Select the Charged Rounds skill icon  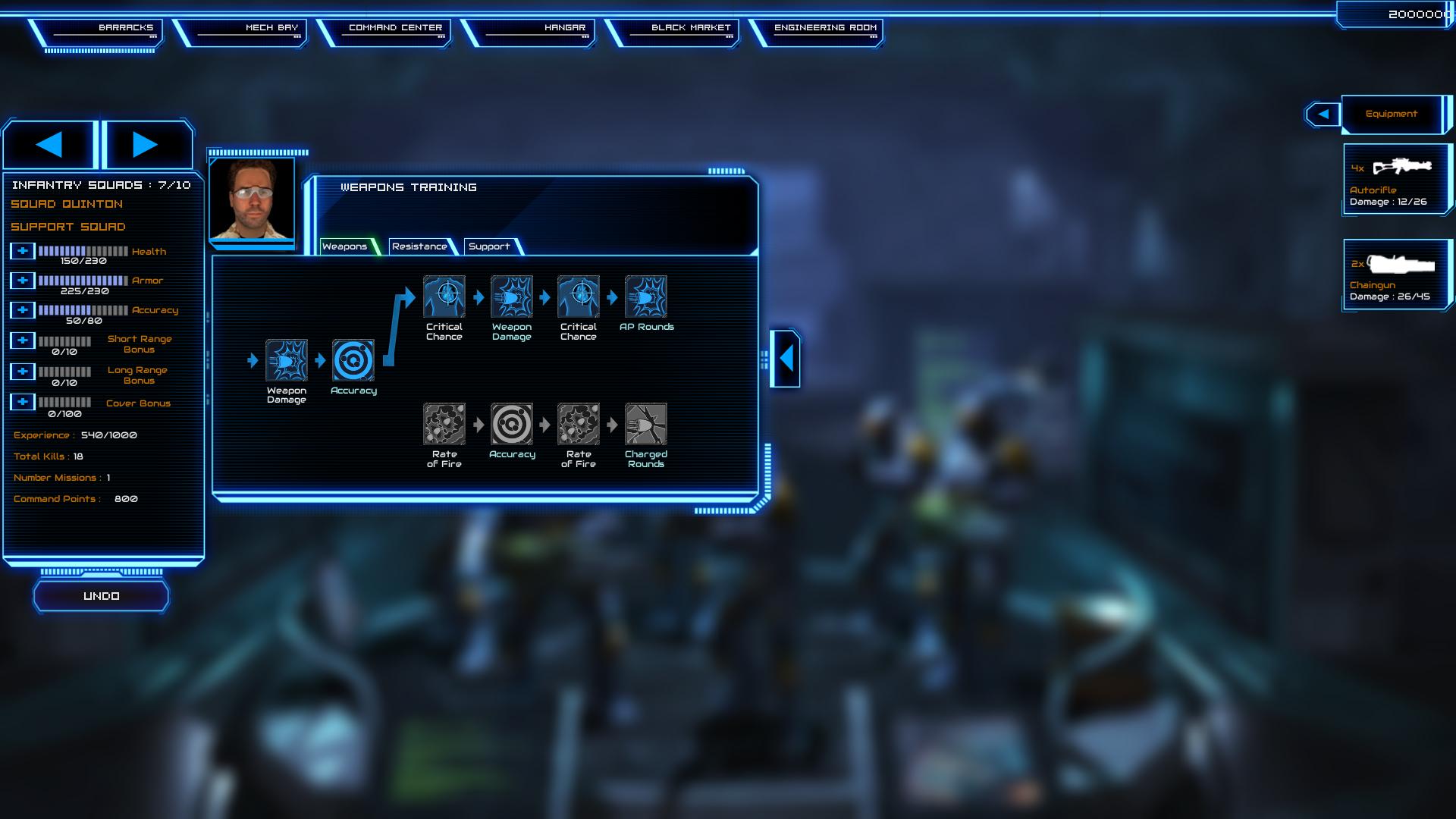point(646,425)
